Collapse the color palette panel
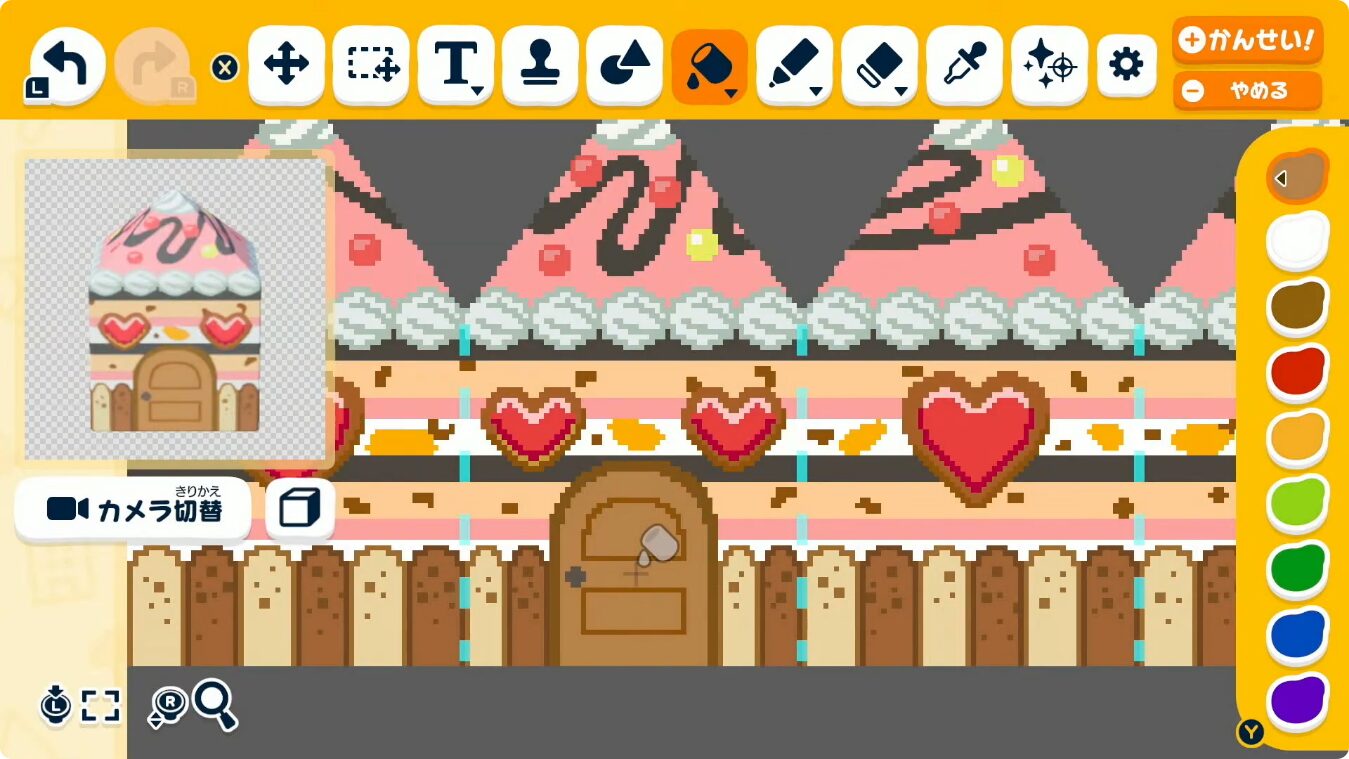This screenshot has height=759, width=1349. click(1281, 178)
